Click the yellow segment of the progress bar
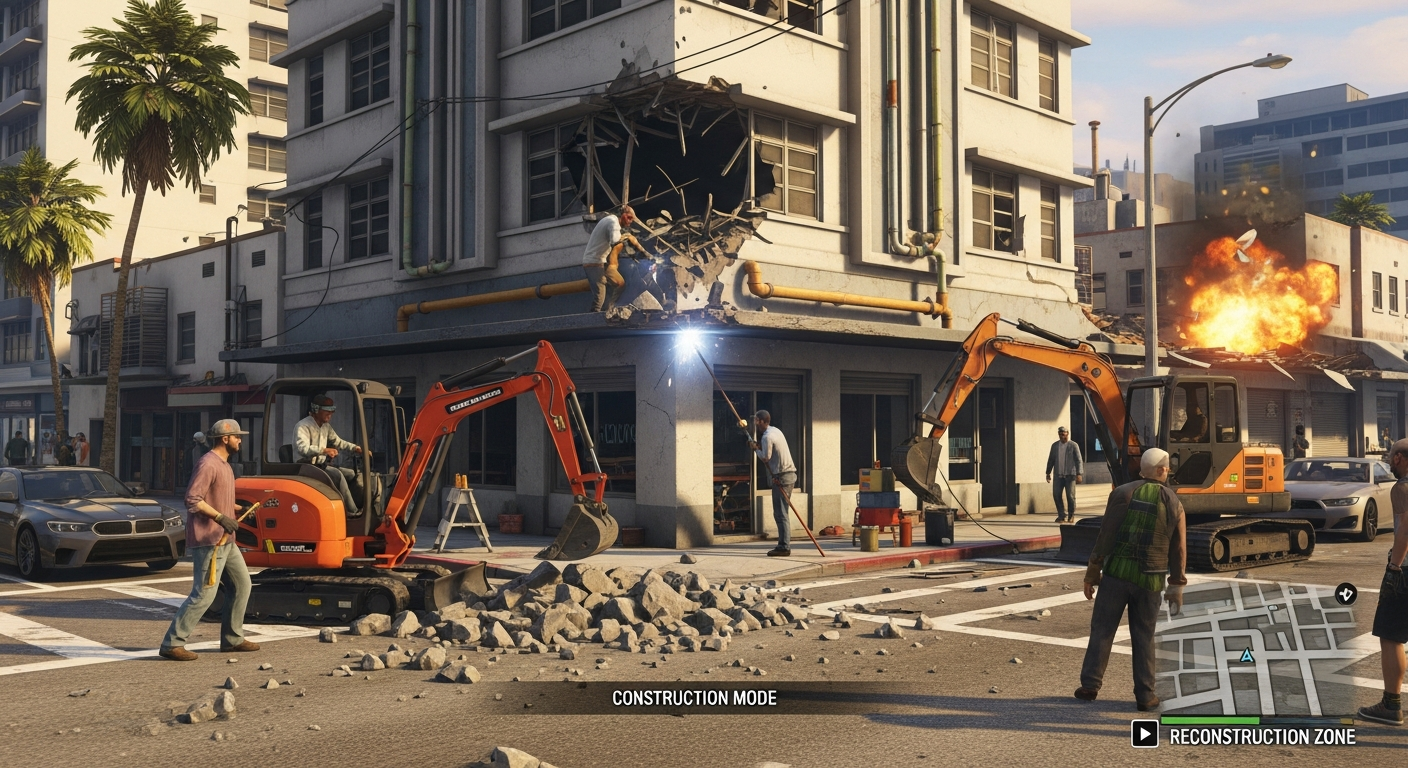Image resolution: width=1408 pixels, height=768 pixels. tap(1345, 719)
